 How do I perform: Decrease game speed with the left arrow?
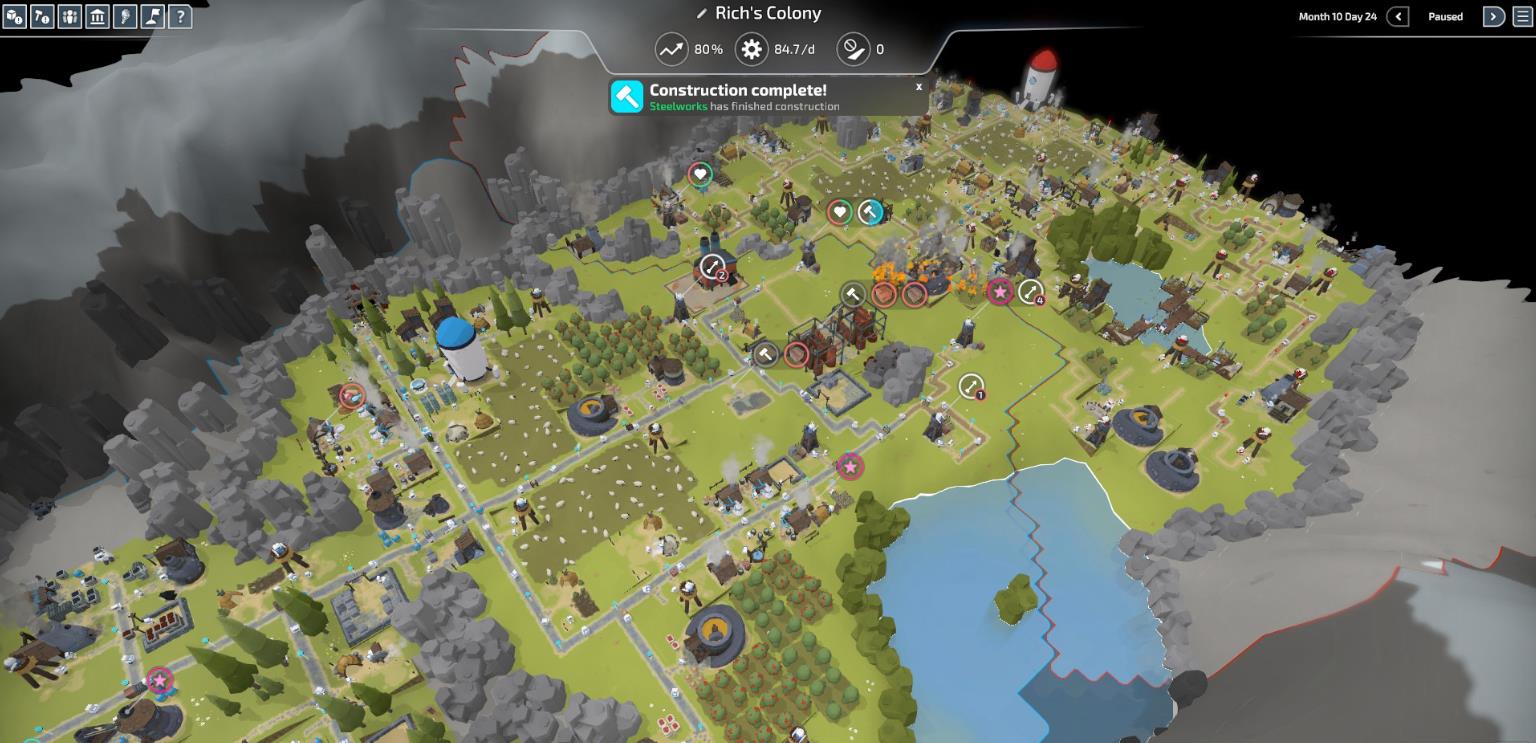1398,16
